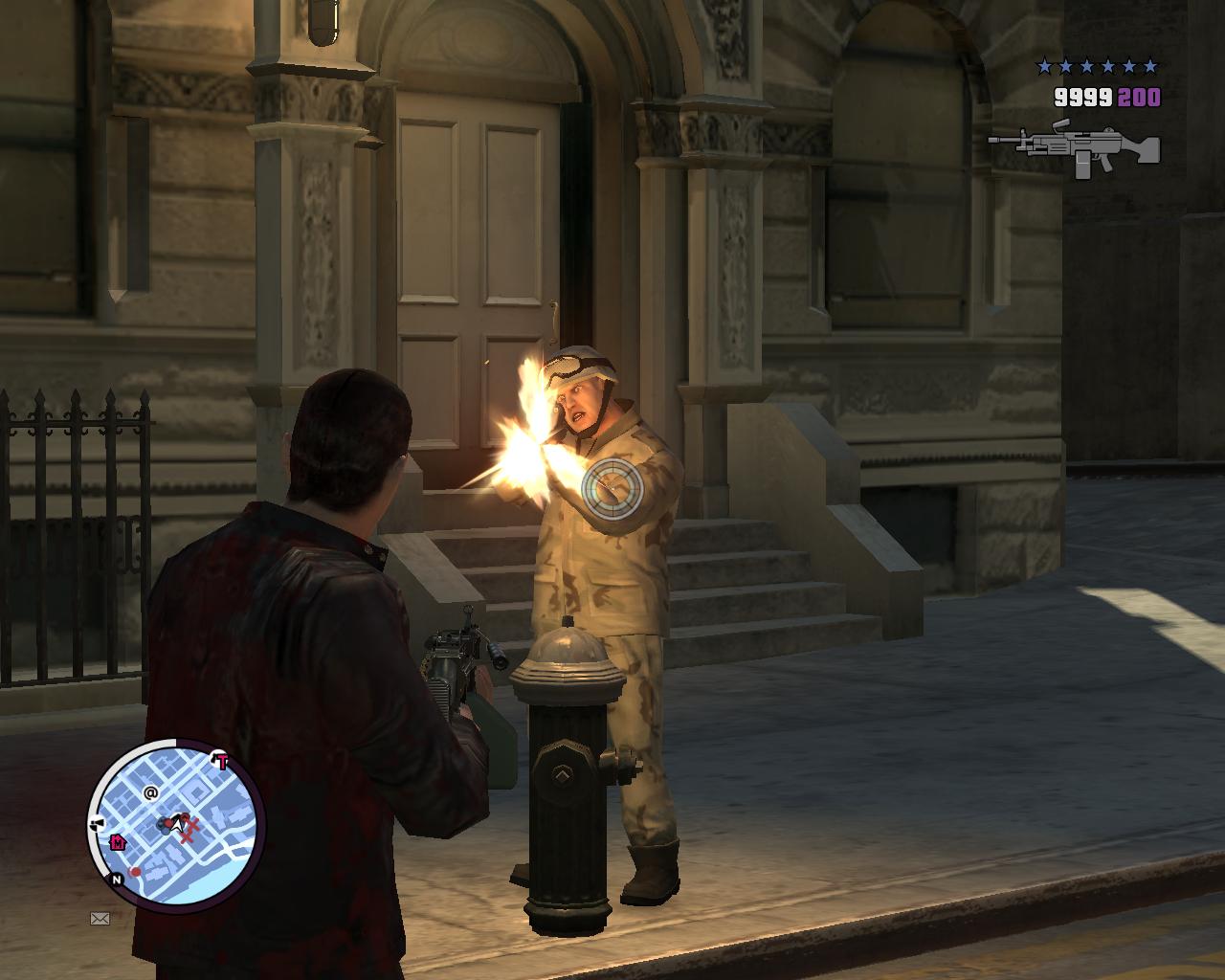Select the internet café @ marker
Screen dimensions: 1225x980
click(150, 792)
